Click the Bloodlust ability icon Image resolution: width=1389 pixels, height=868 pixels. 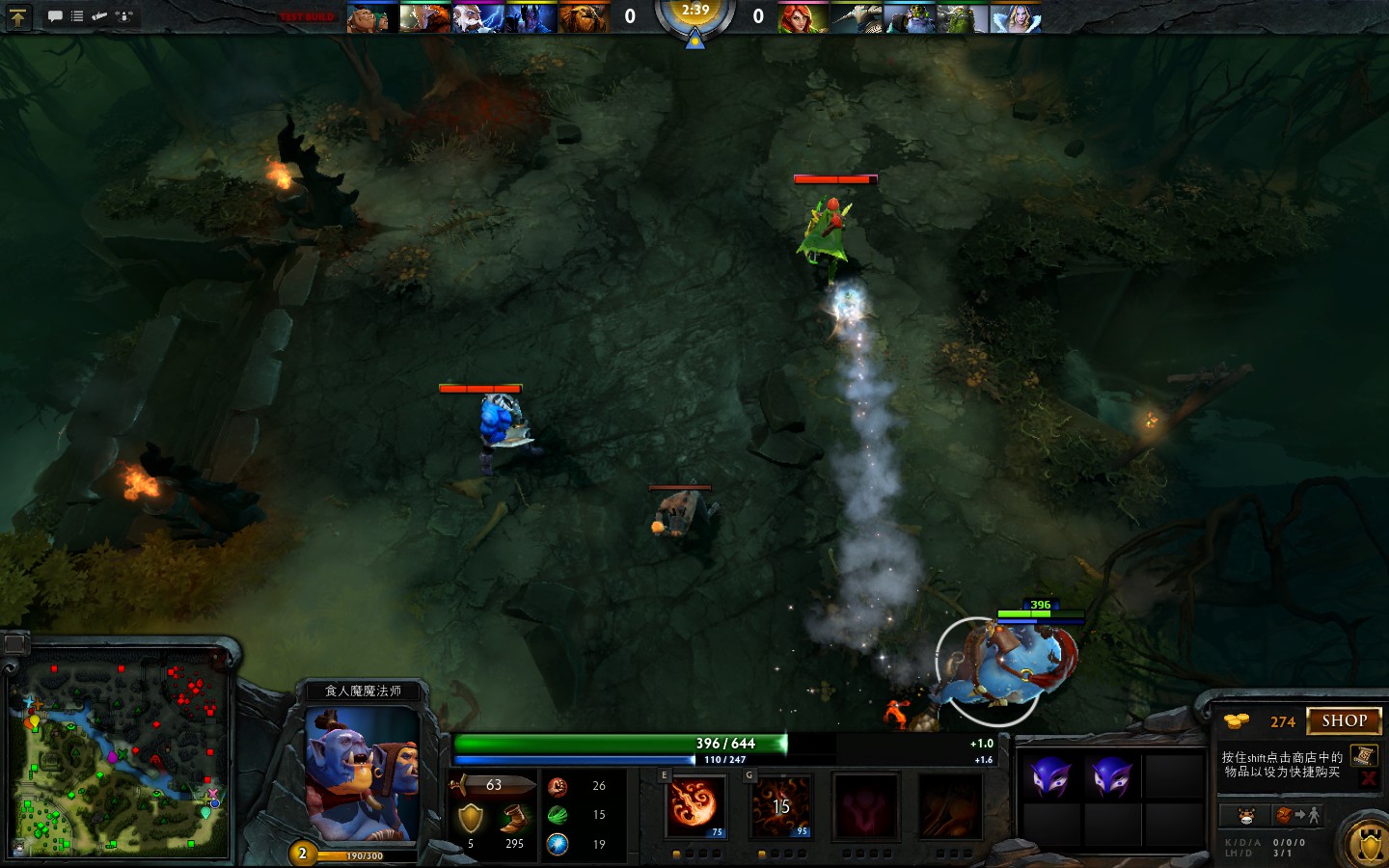(x=865, y=805)
